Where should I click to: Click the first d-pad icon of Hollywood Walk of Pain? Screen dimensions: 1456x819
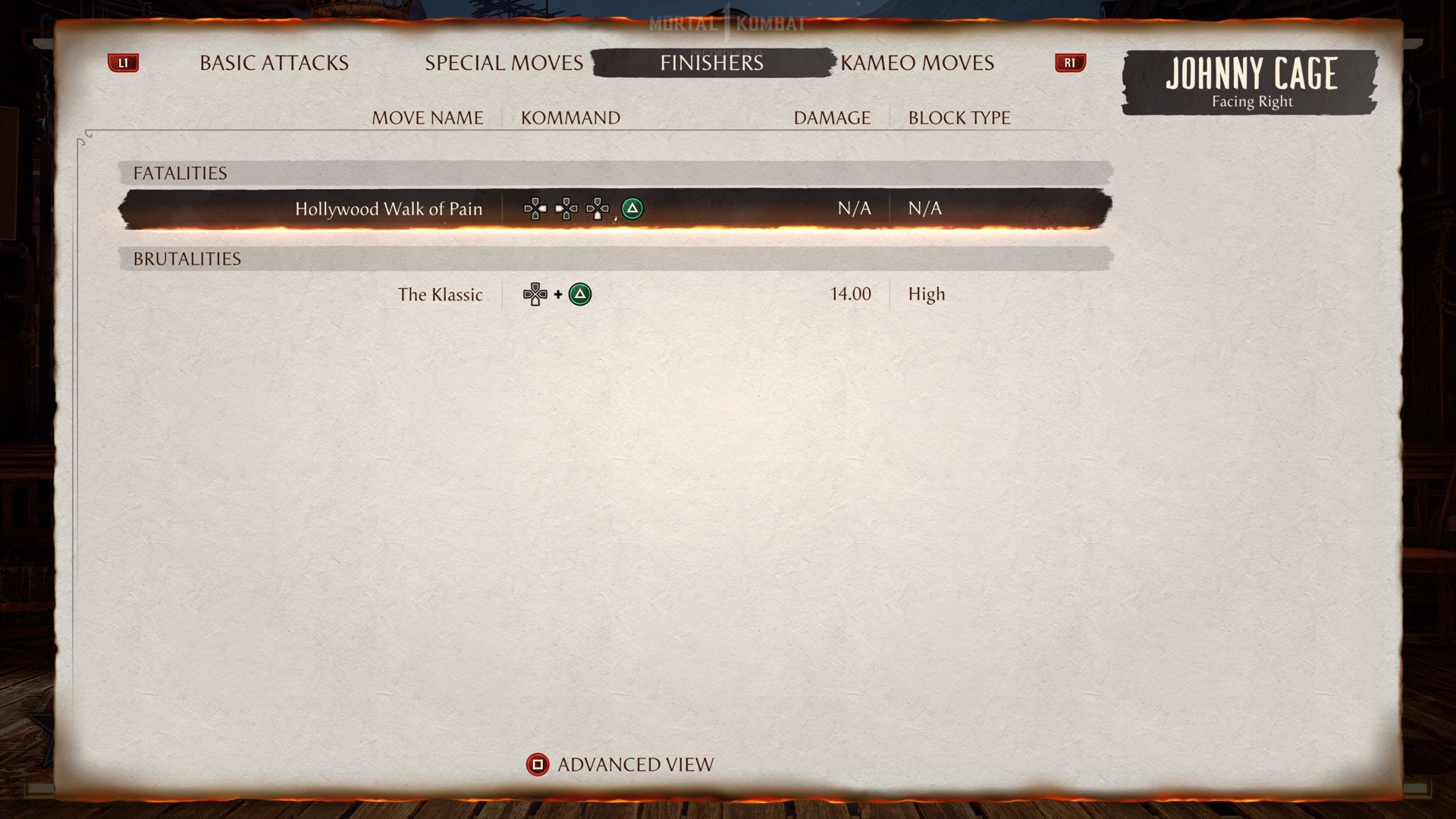[535, 209]
